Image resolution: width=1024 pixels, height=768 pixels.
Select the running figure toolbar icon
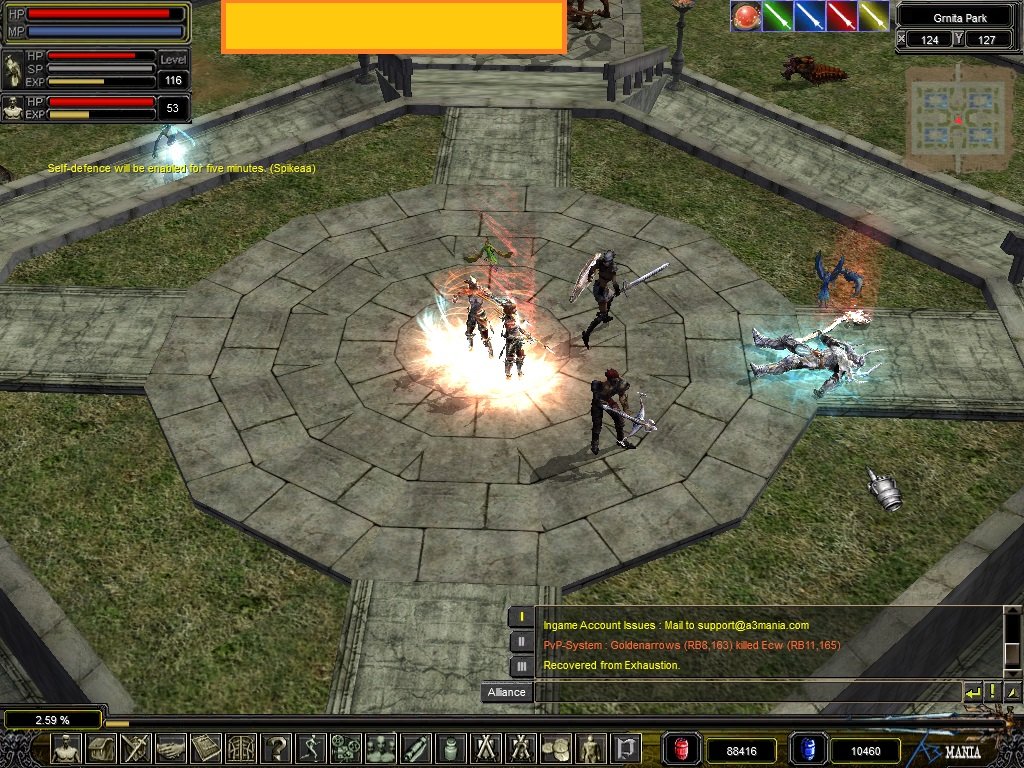pyautogui.click(x=310, y=748)
